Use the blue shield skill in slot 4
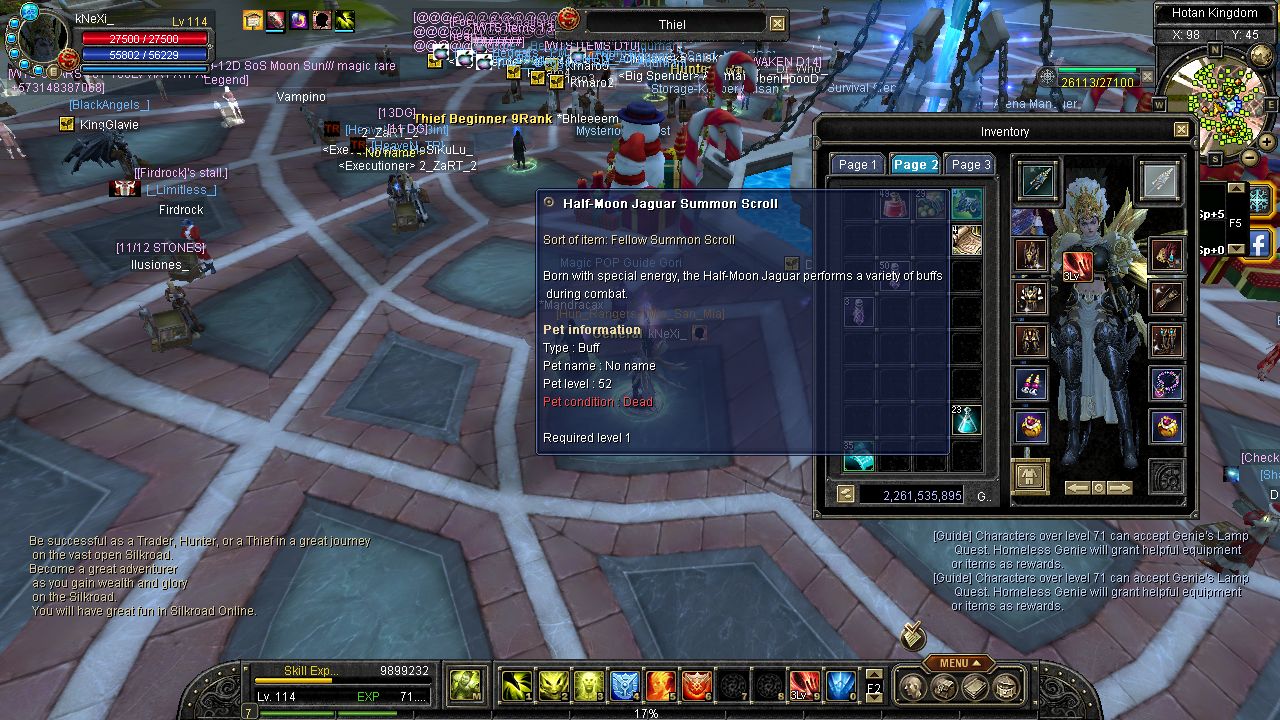This screenshot has height=720, width=1280. pyautogui.click(x=625, y=685)
